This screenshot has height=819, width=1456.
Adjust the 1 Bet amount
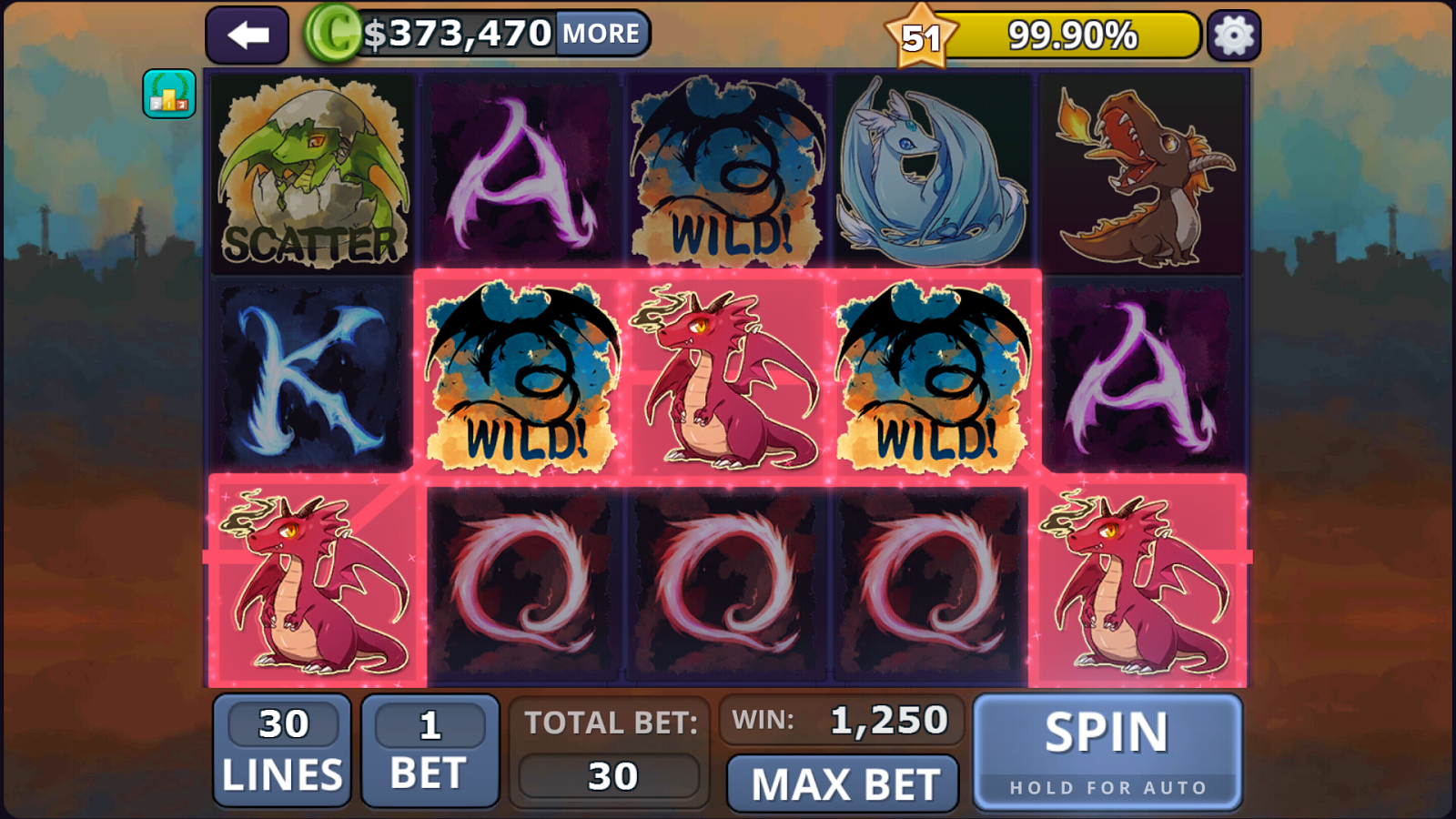coord(430,751)
